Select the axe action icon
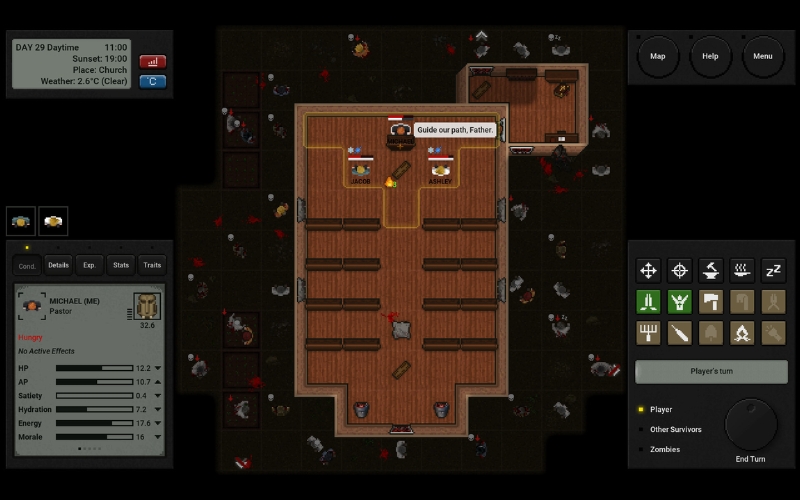The height and width of the screenshot is (500, 800). 711,301
